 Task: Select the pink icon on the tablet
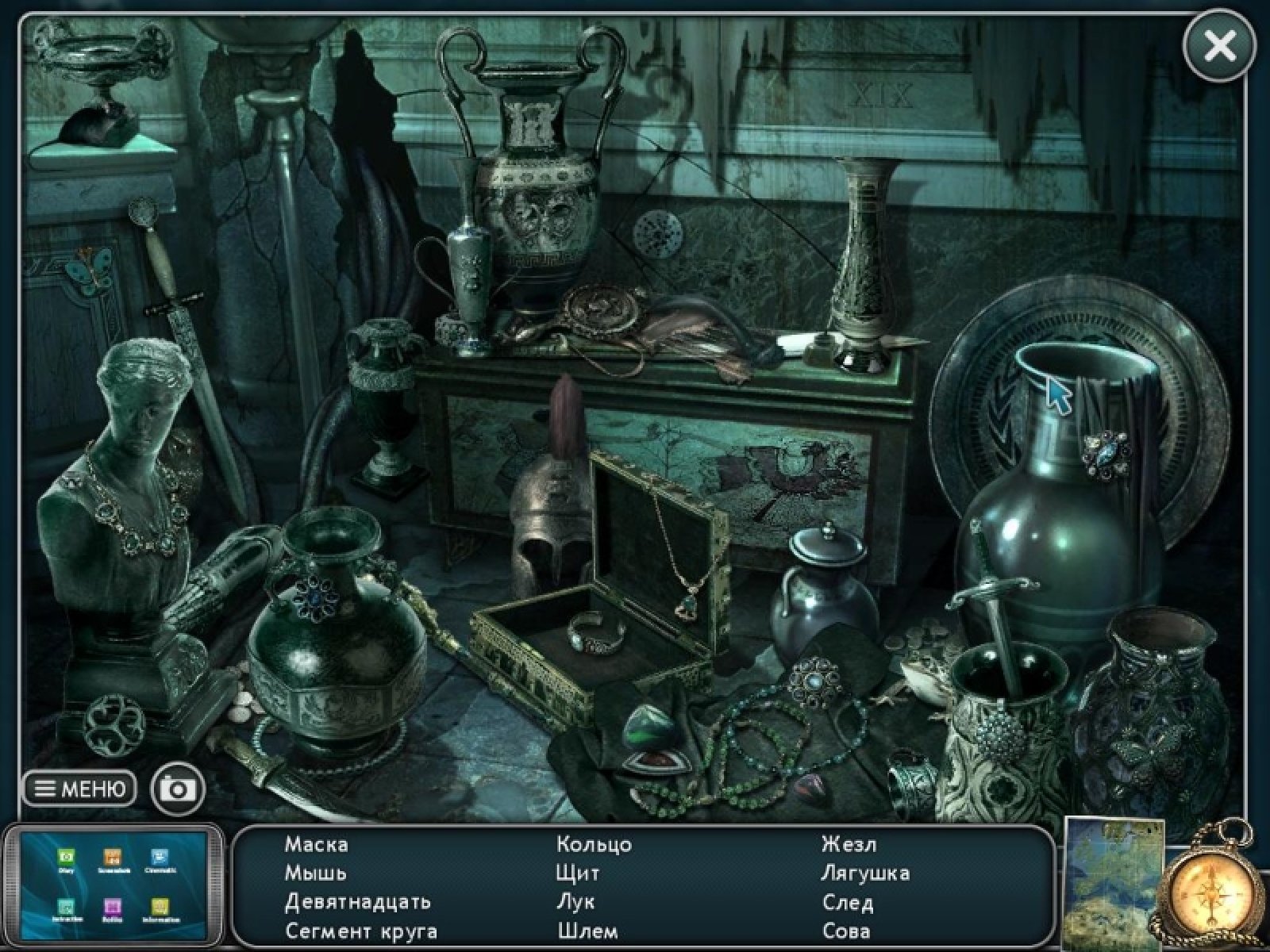pyautogui.click(x=112, y=905)
